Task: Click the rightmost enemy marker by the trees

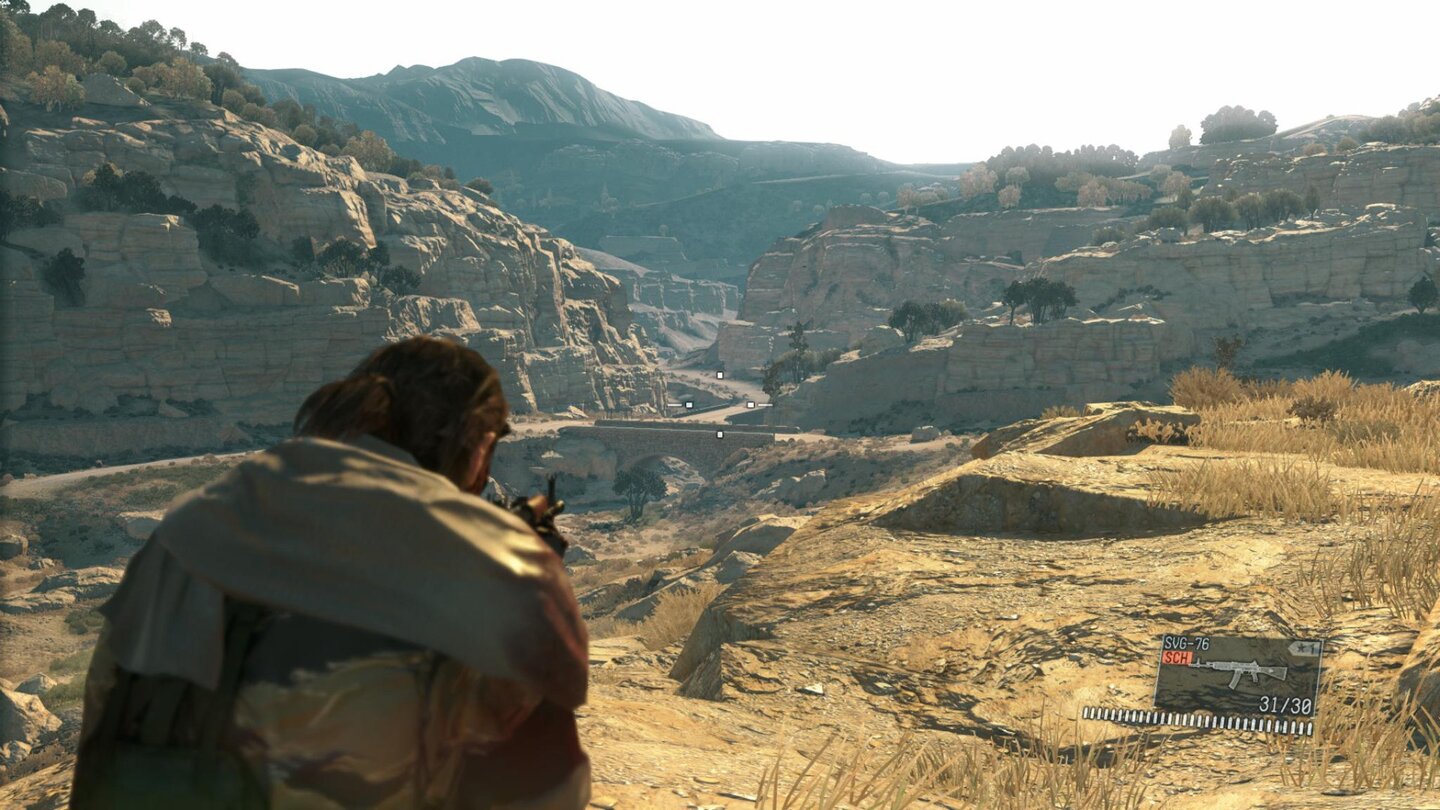Action: 750,405
